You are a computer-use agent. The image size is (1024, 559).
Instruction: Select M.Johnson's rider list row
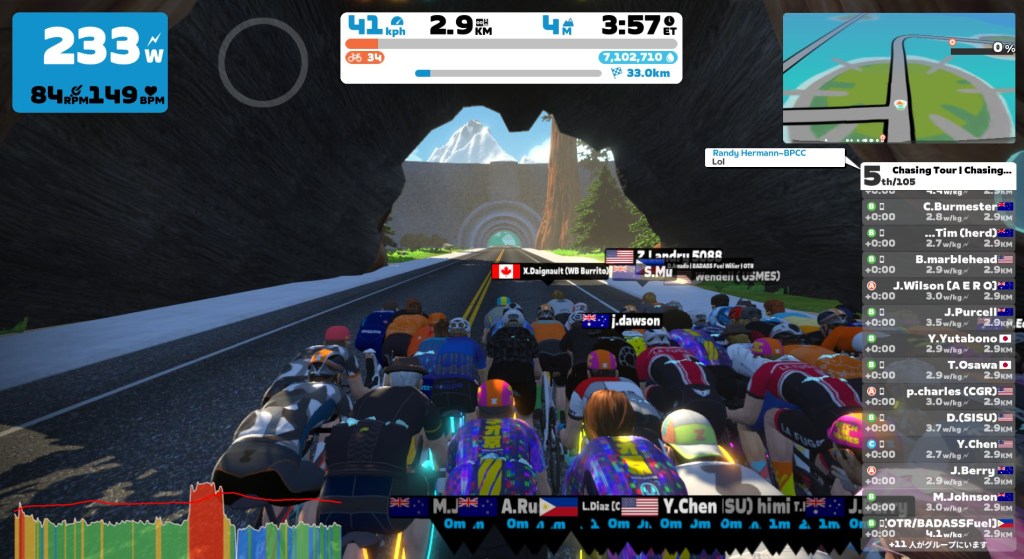click(x=938, y=501)
